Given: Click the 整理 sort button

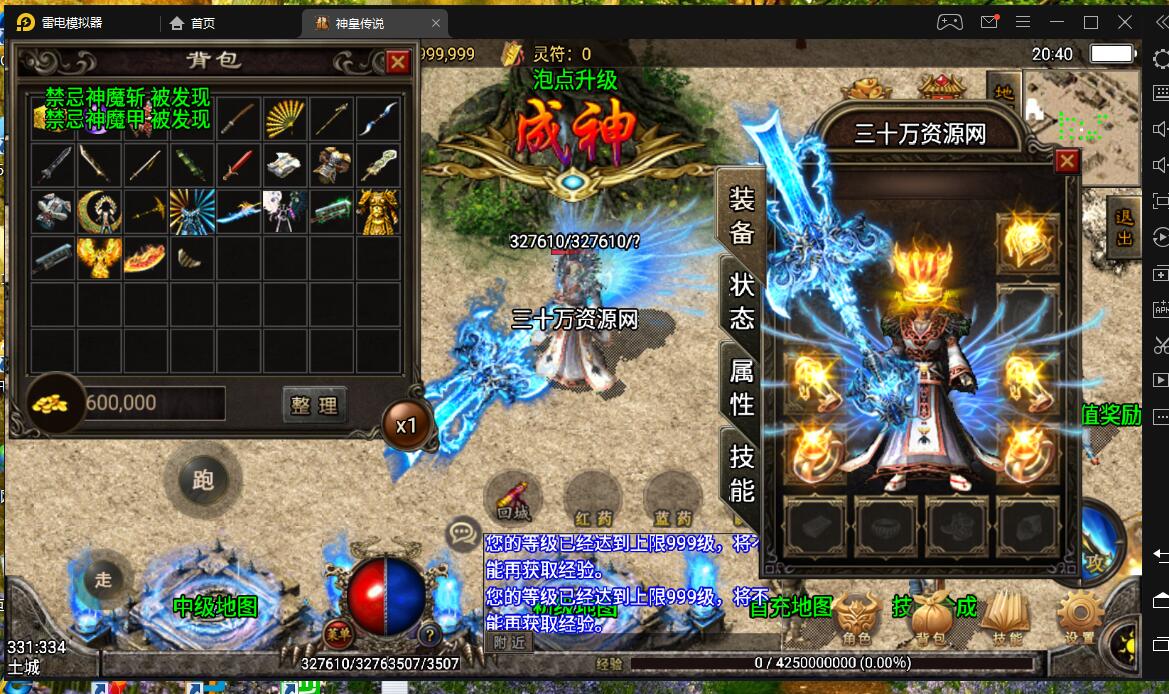Looking at the screenshot, I should coord(315,404).
